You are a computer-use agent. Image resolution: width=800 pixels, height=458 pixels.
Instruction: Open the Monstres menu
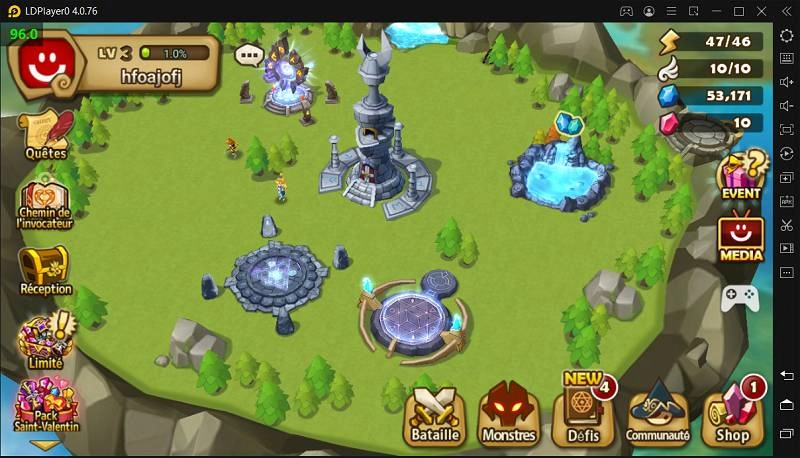509,414
